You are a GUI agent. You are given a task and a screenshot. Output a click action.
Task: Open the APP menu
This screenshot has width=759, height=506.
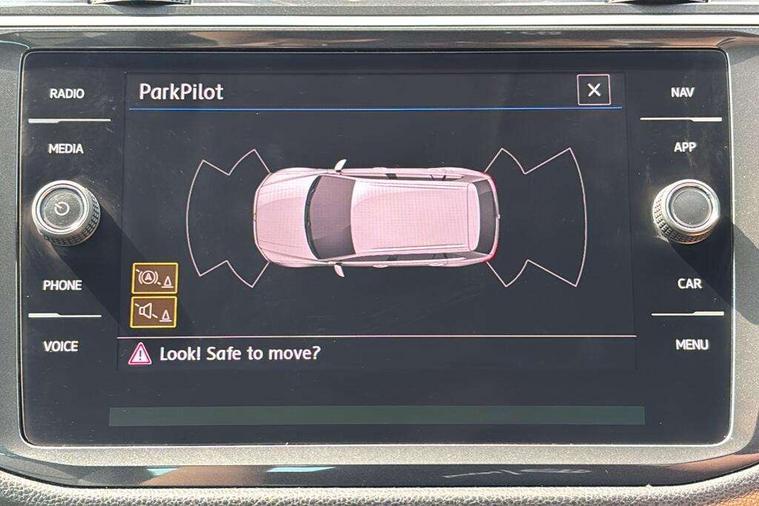coord(685,147)
